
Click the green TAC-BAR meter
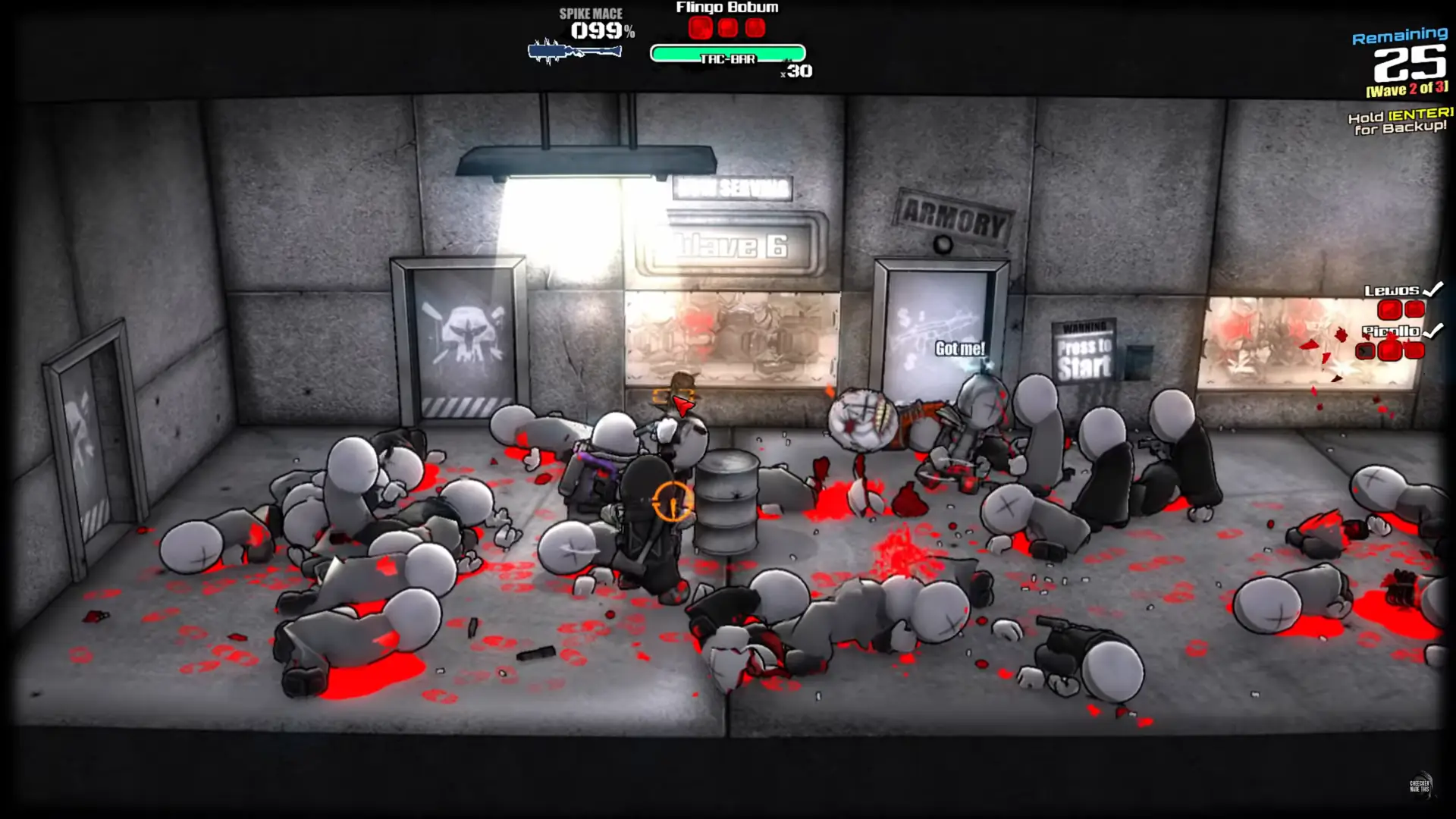(726, 54)
